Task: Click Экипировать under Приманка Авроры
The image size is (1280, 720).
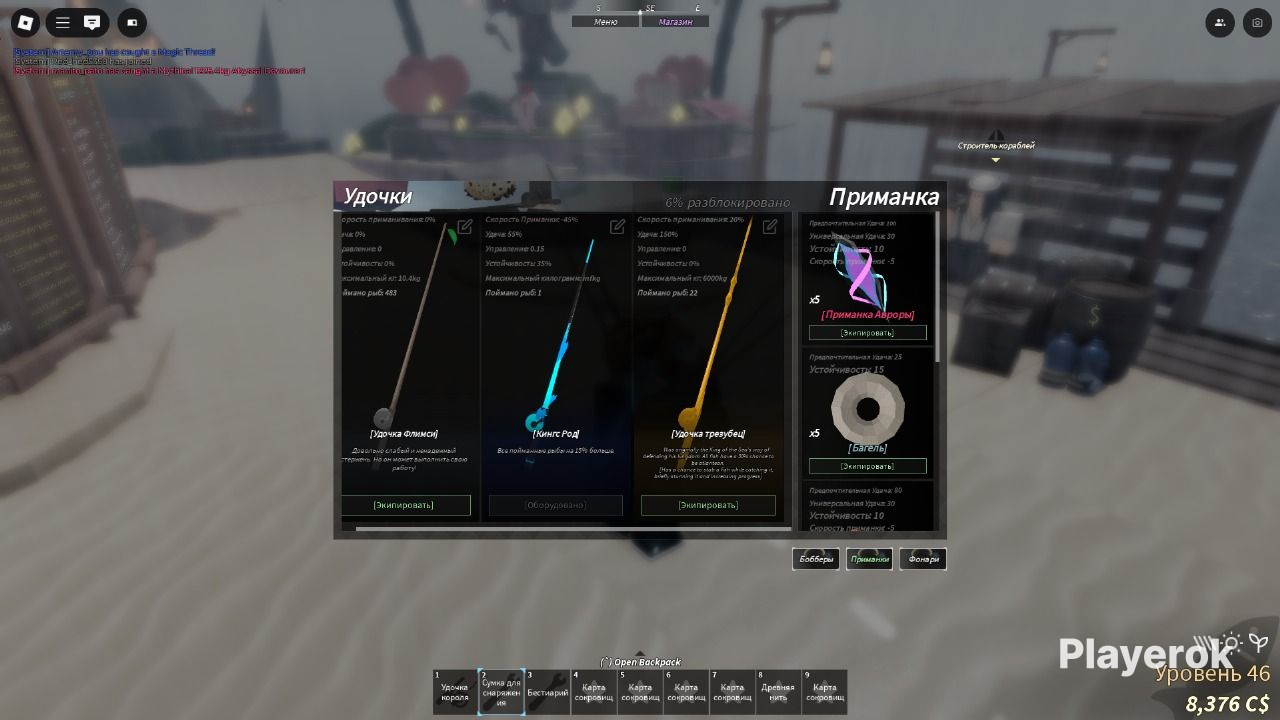Action: (866, 331)
